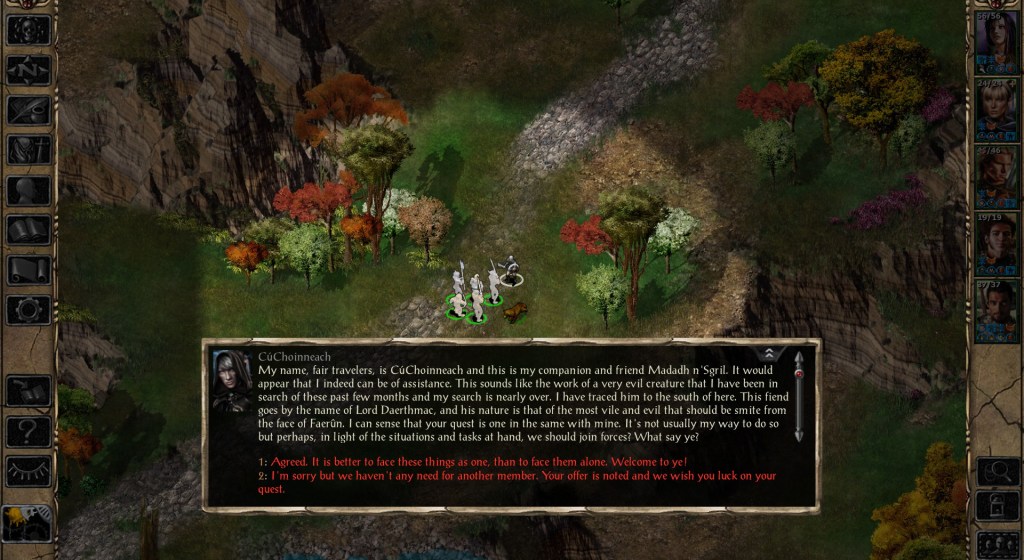Select the blonde character's party portrait
1024x560 pixels.
pos(996,105)
